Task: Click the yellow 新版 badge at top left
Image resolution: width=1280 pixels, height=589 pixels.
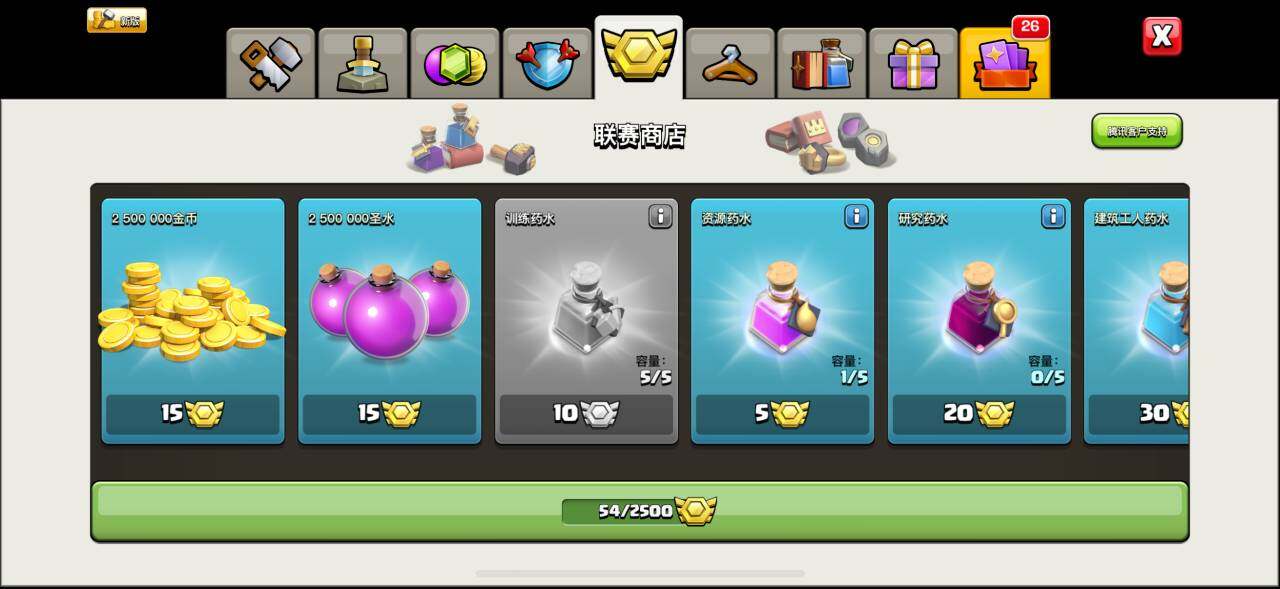Action: (x=117, y=20)
